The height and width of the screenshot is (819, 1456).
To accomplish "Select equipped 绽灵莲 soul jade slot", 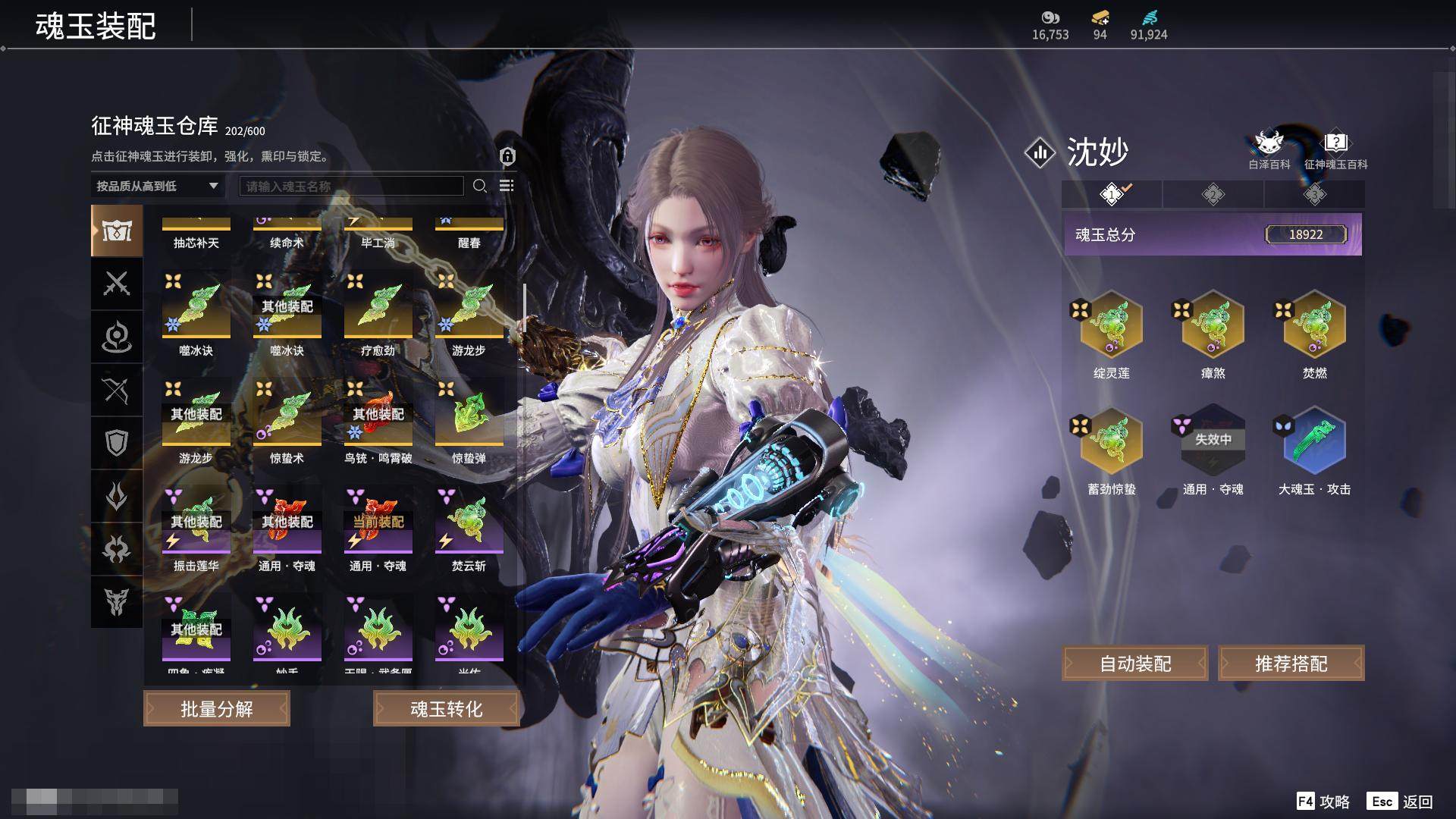I will [x=1111, y=325].
